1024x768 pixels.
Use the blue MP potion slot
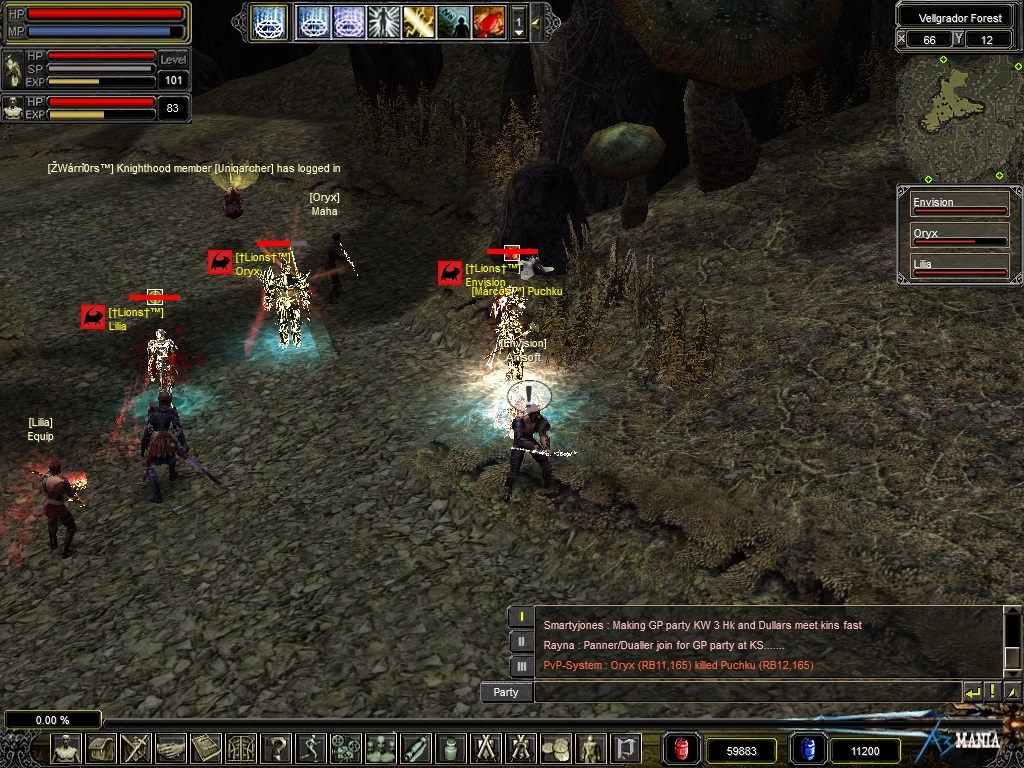807,749
